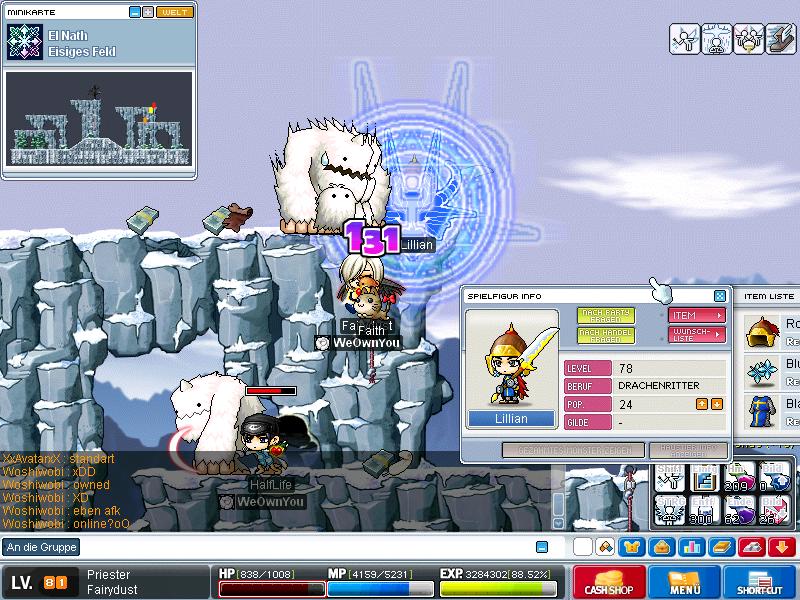The width and height of the screenshot is (800, 600).
Task: Click the Nach Handel Fragen button
Action: pos(605,336)
